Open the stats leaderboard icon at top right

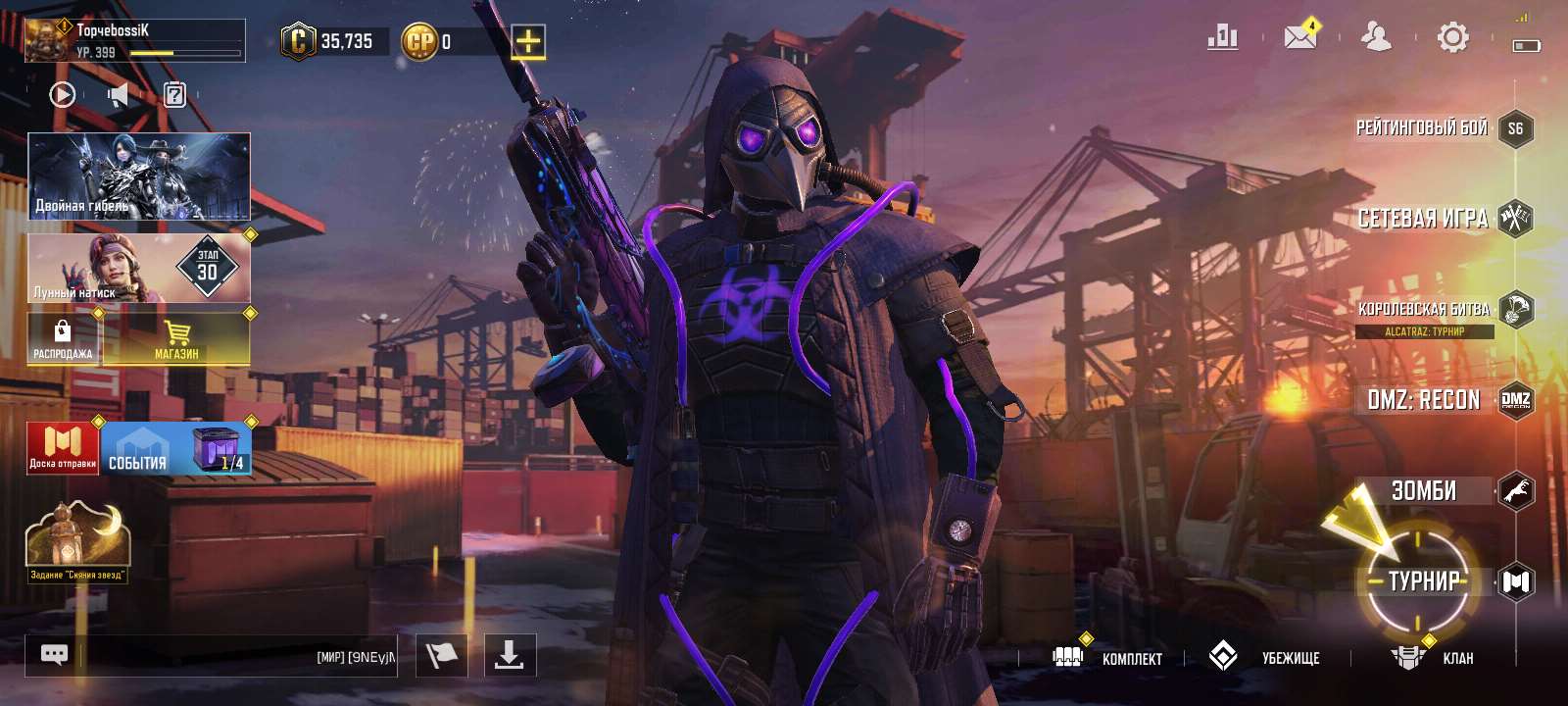1222,35
